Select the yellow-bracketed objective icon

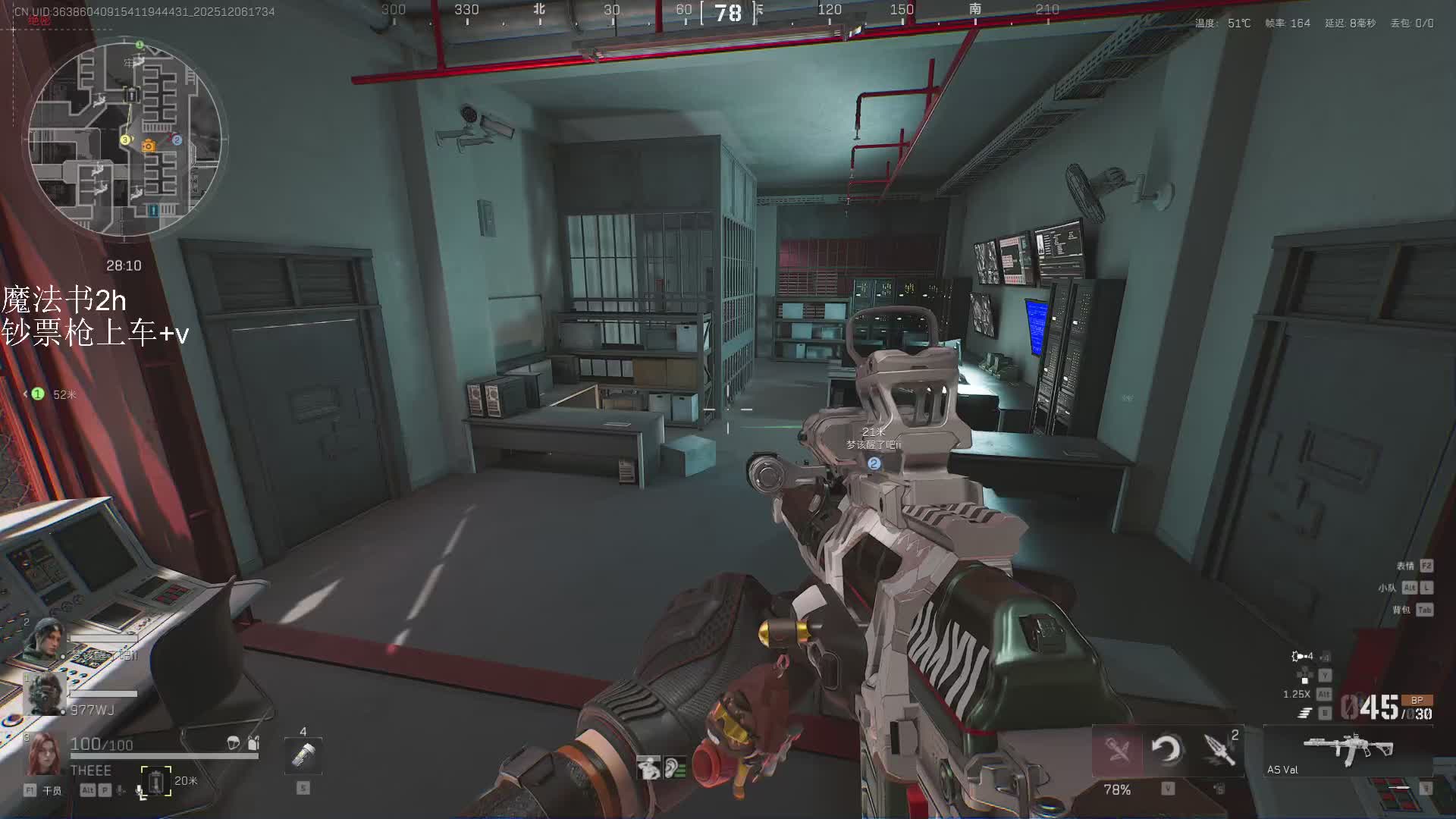point(156,781)
